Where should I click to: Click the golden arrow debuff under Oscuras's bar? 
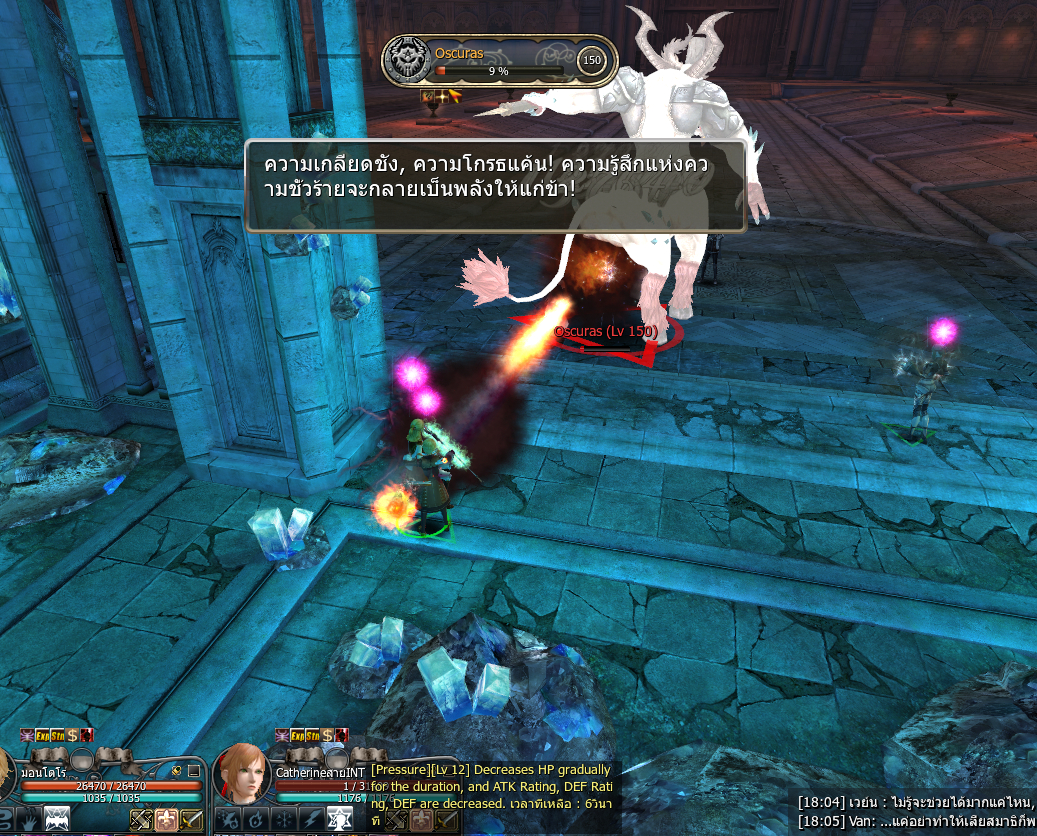pyautogui.click(x=454, y=96)
